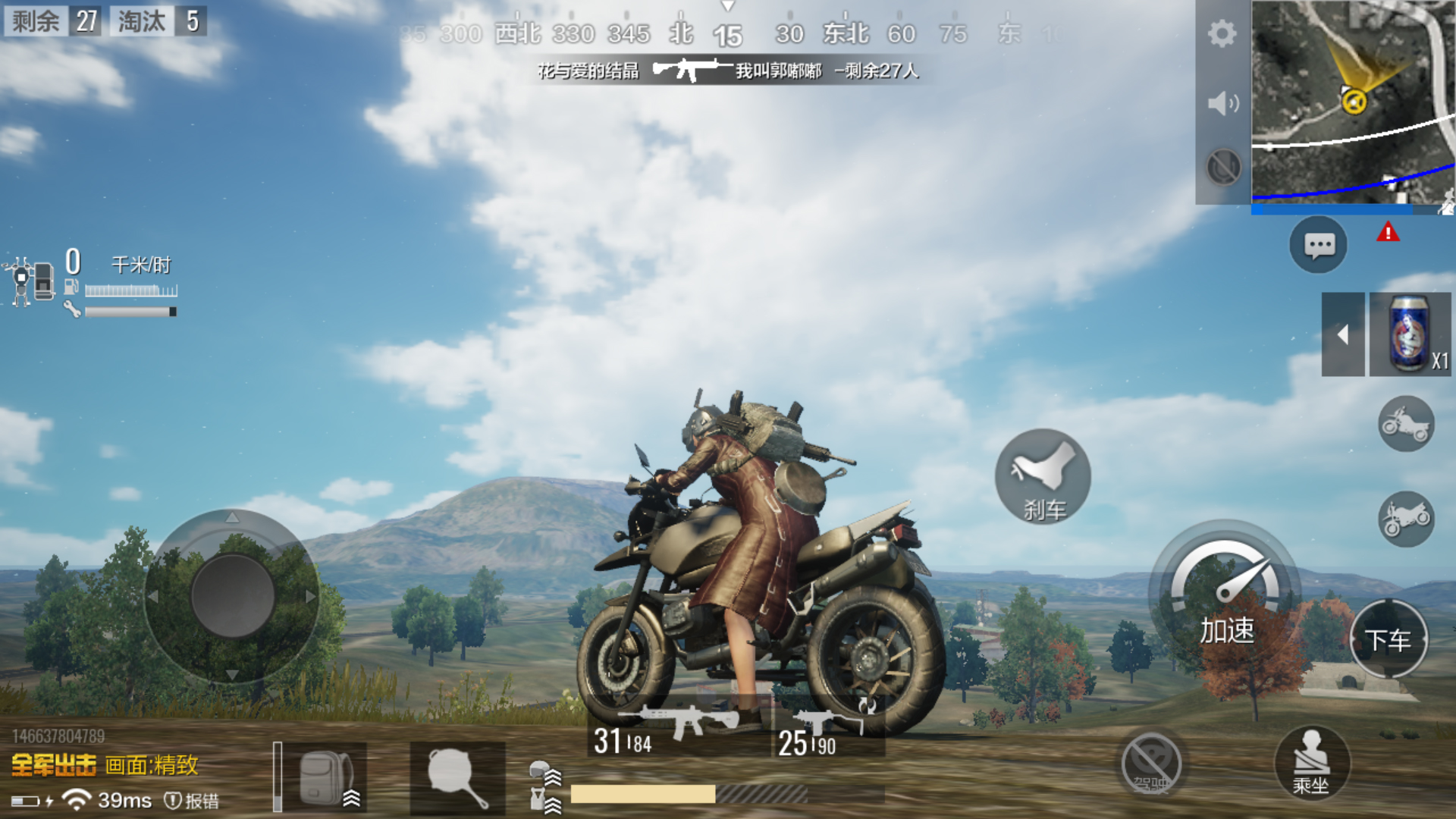The height and width of the screenshot is (819, 1456).
Task: Report a bug with 报错
Action: 193,801
